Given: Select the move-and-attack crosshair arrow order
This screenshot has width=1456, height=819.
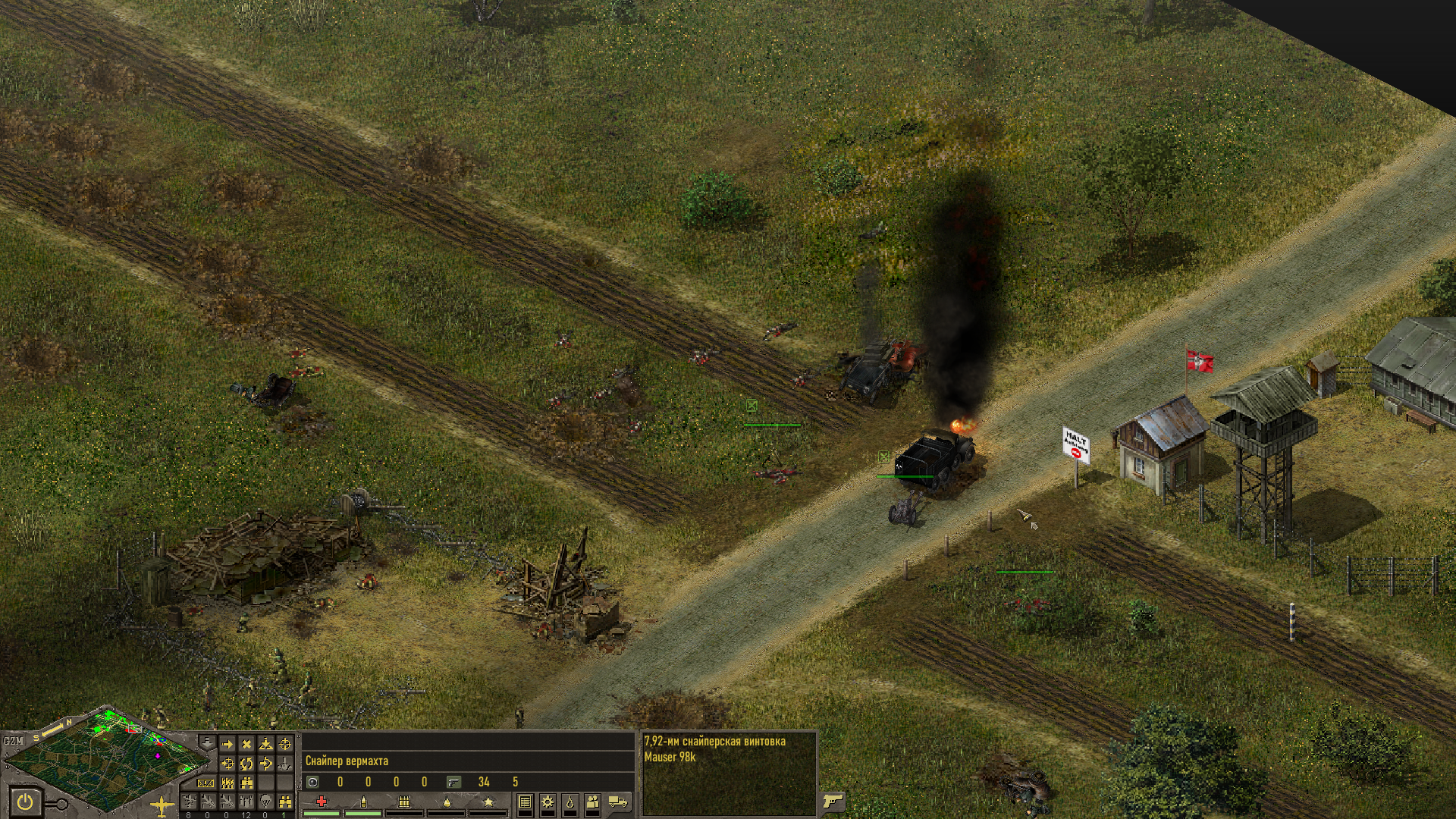Looking at the screenshot, I should coord(227,764).
